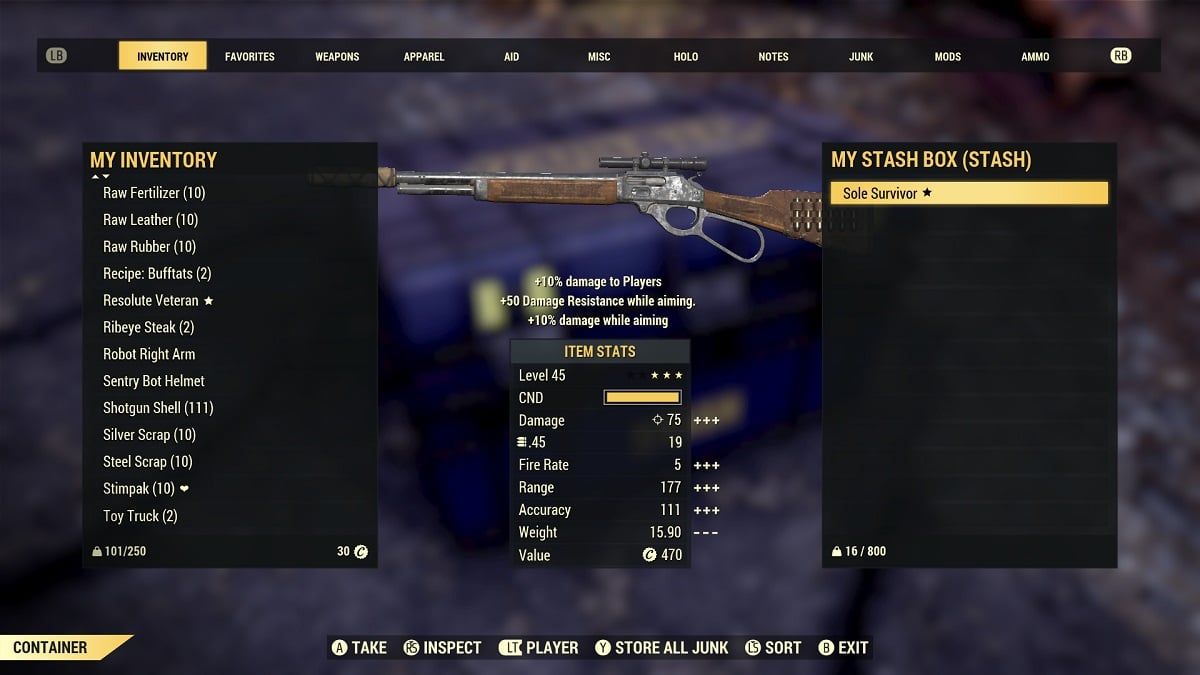The height and width of the screenshot is (675, 1200).
Task: Choose the Steel Scrap row
Action: click(x=147, y=462)
